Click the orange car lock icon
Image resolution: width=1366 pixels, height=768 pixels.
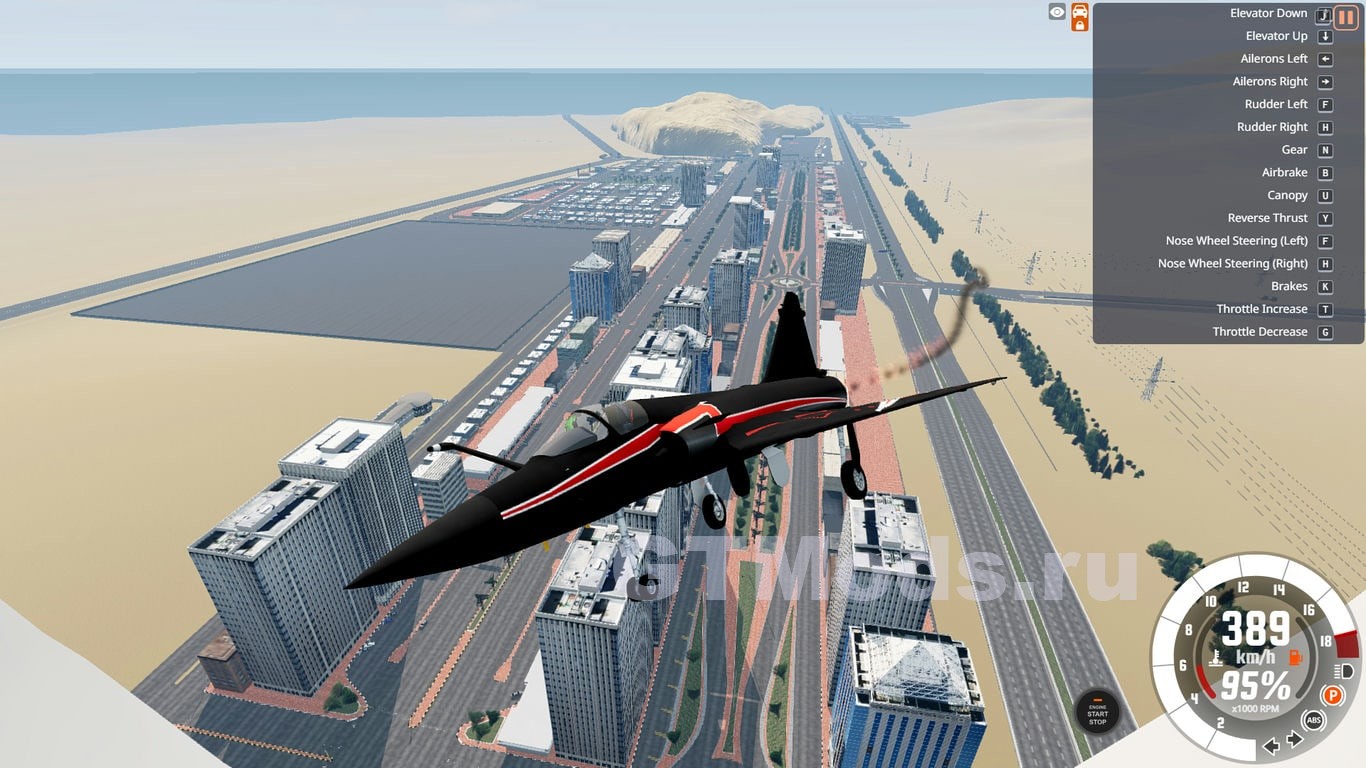pos(1080,17)
